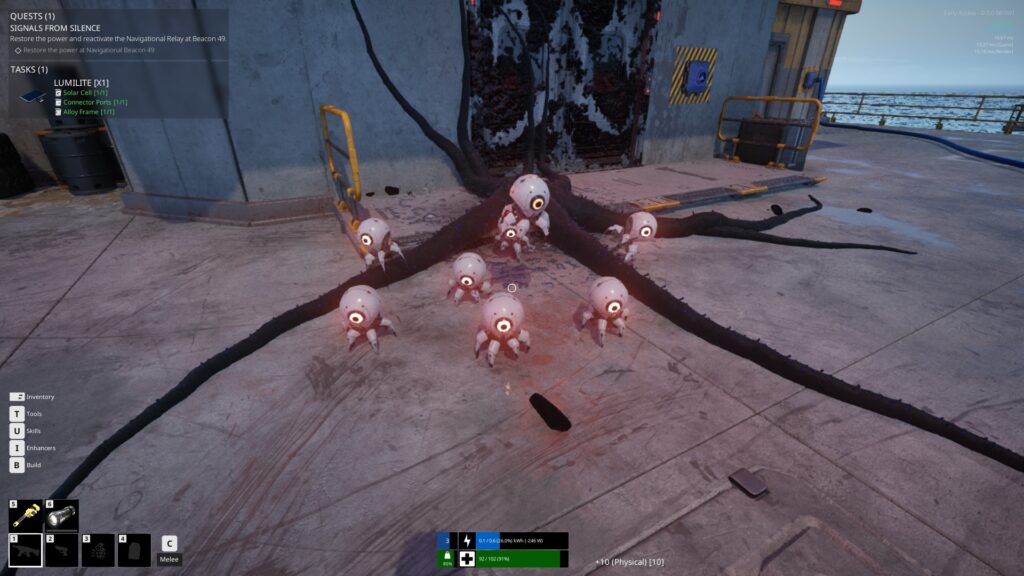This screenshot has height=576, width=1024.
Task: Click the lightning bolt energy icon
Action: (x=466, y=541)
